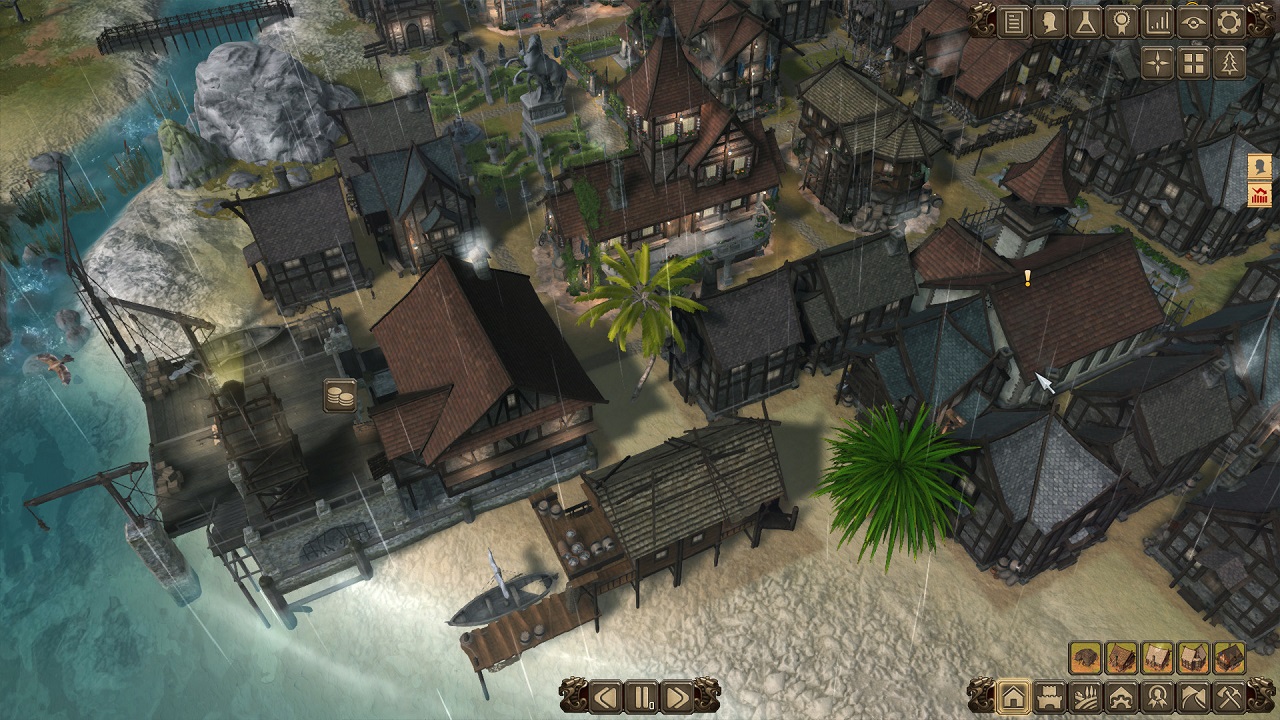Image resolution: width=1280 pixels, height=720 pixels.
Task: Show the award ribbon achievements panel
Action: click(x=1121, y=22)
